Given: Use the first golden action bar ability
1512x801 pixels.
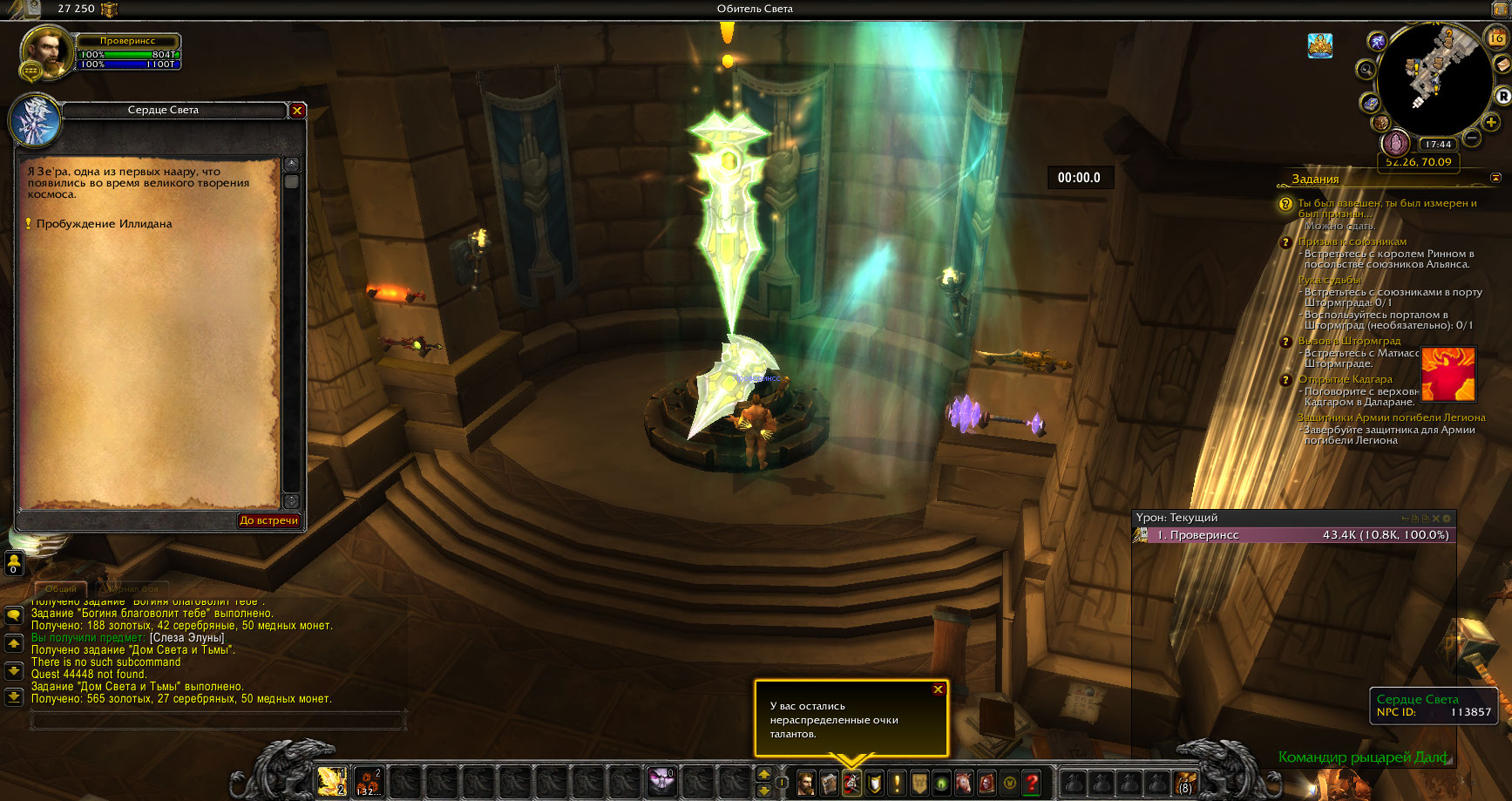Looking at the screenshot, I should (332, 781).
